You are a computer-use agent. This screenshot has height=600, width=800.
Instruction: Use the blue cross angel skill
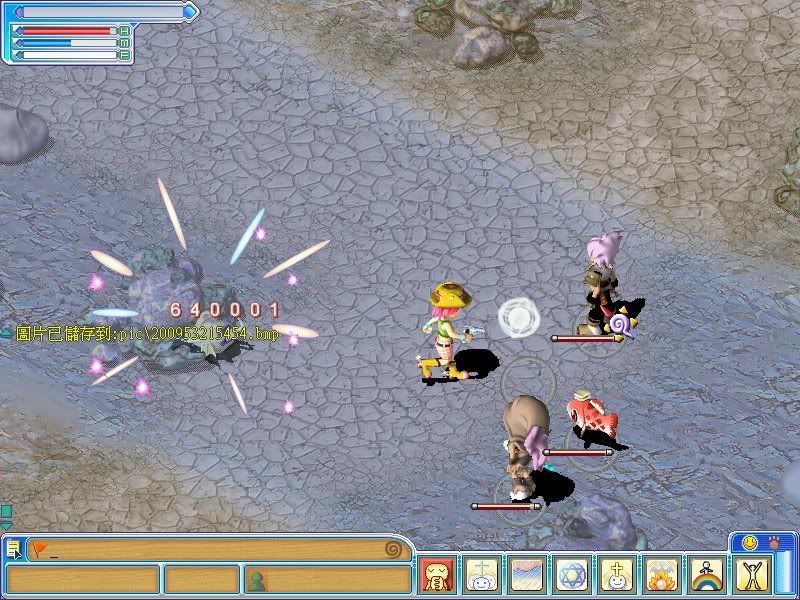coord(483,576)
